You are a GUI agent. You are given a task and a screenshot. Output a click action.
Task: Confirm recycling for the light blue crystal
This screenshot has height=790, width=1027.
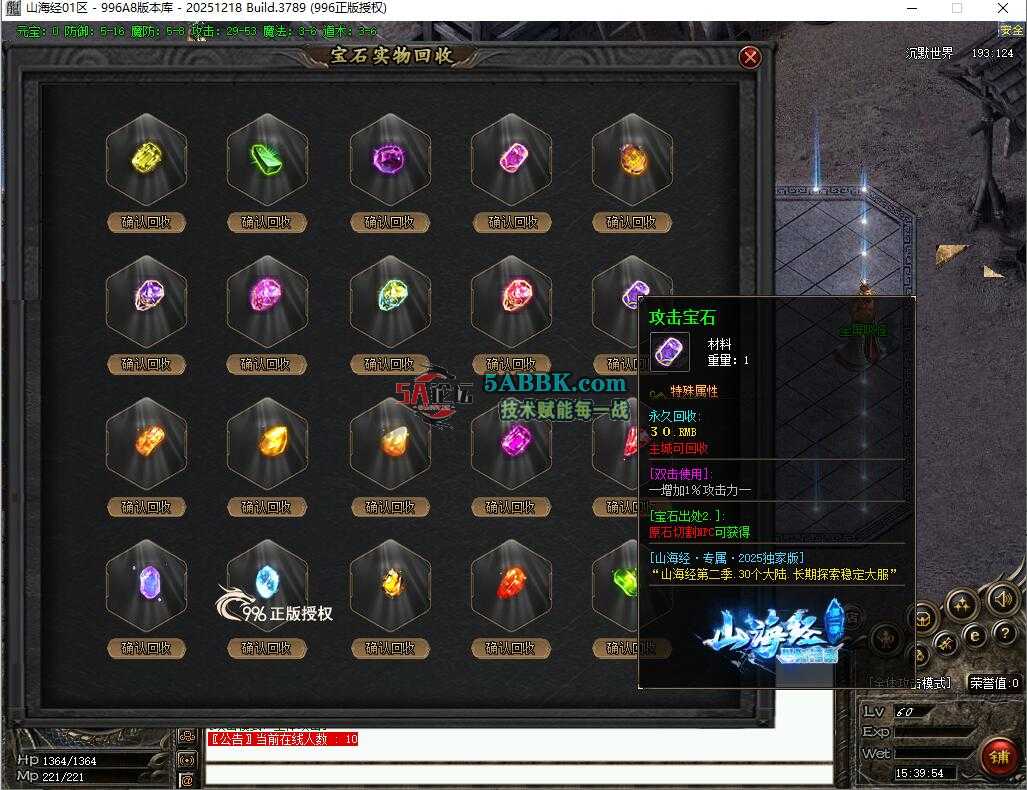click(267, 648)
